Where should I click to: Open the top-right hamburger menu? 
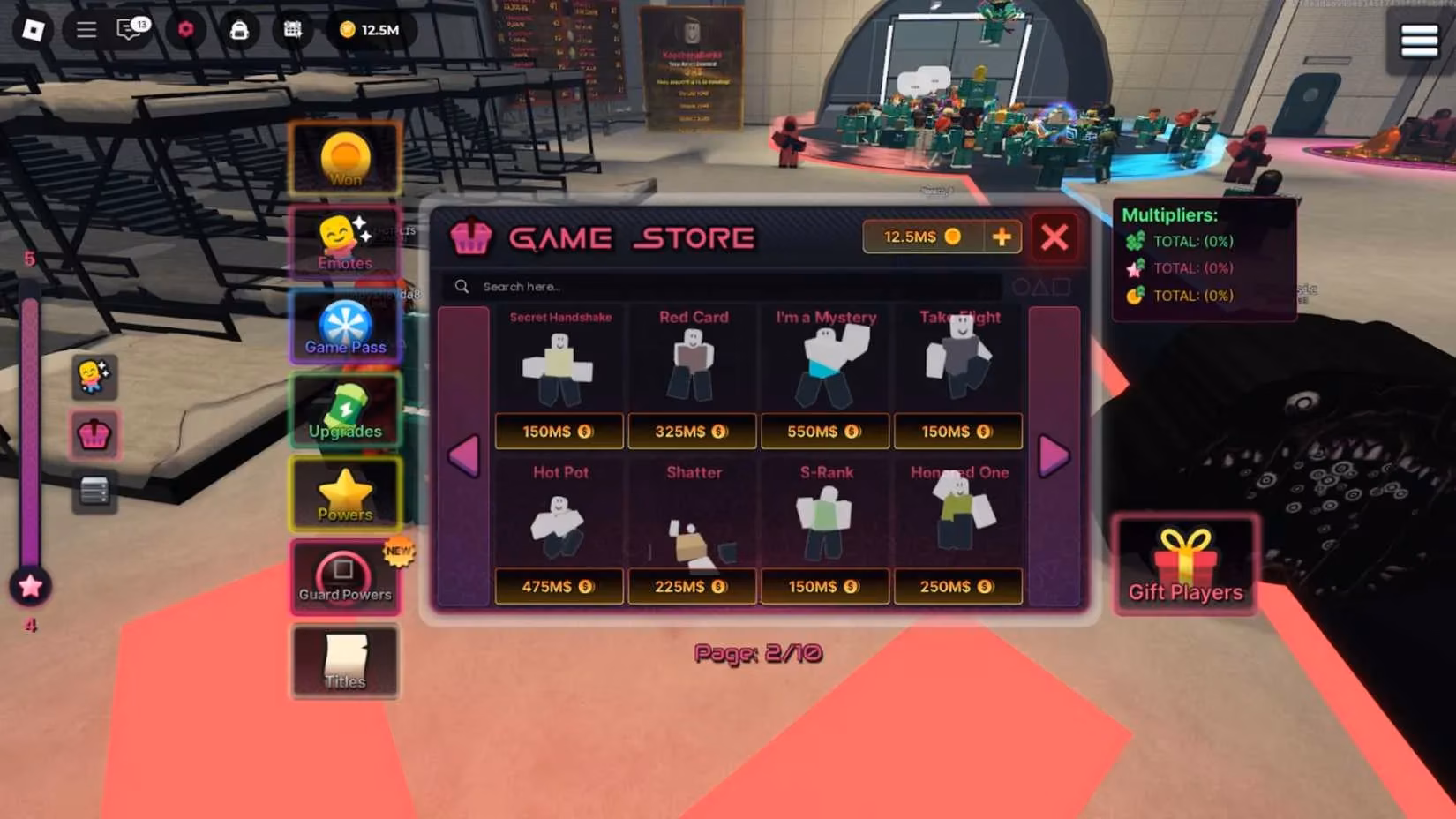1419,39
